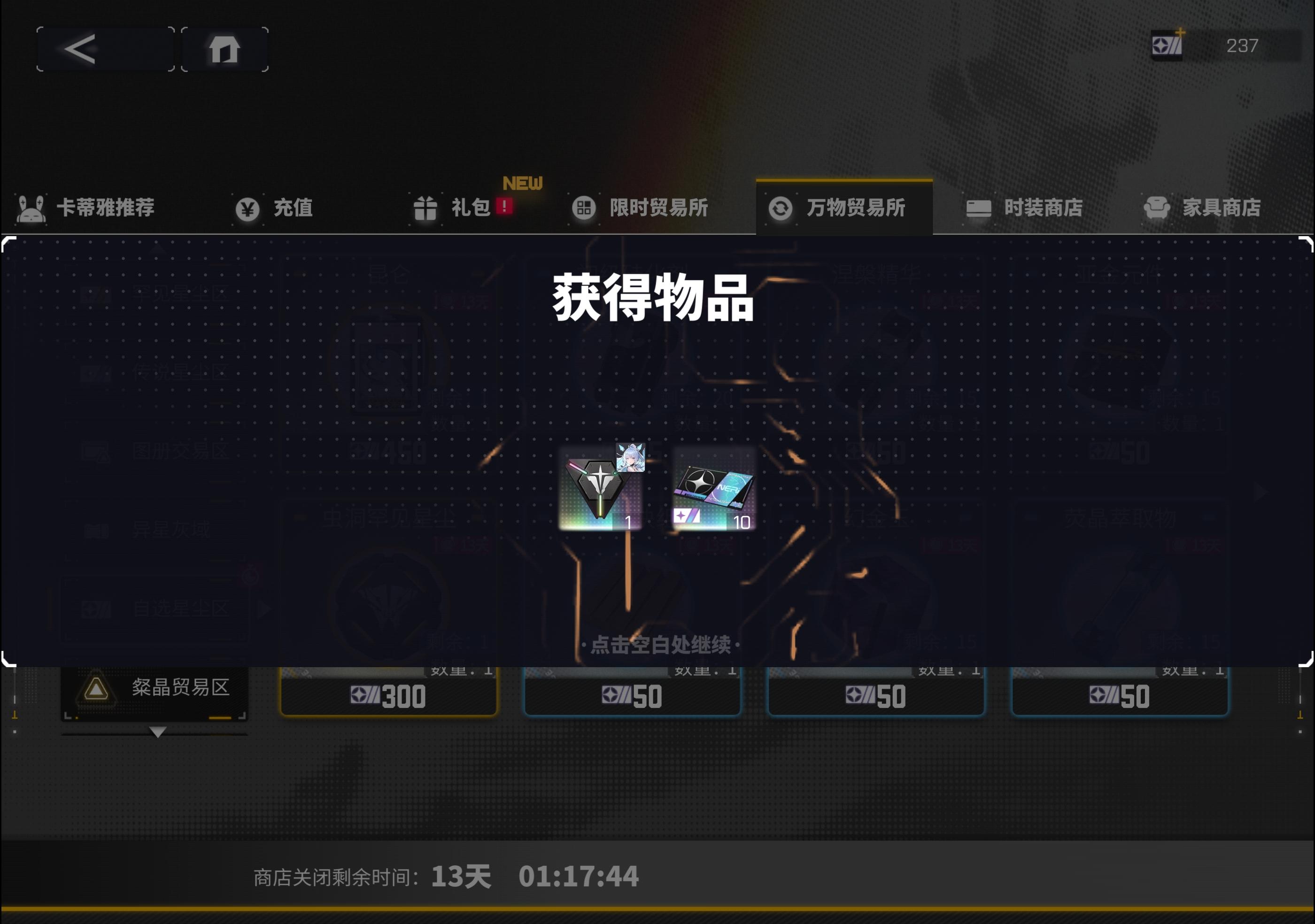Click the ¥ recharge icon on 充值 tab
Viewport: 1315px width, 924px height.
pos(248,209)
